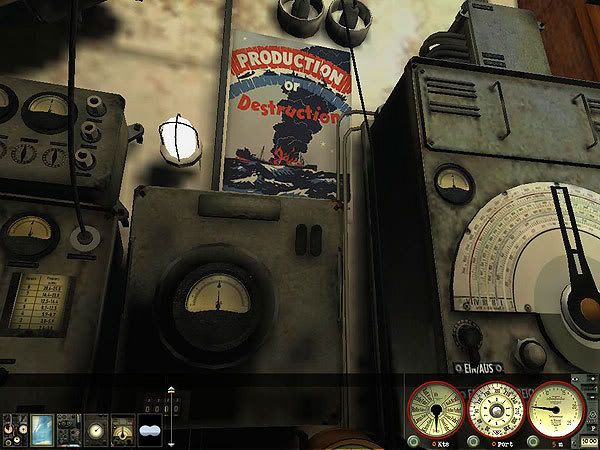
Task: Click the round button below the depth gauge
Action: tap(531, 441)
